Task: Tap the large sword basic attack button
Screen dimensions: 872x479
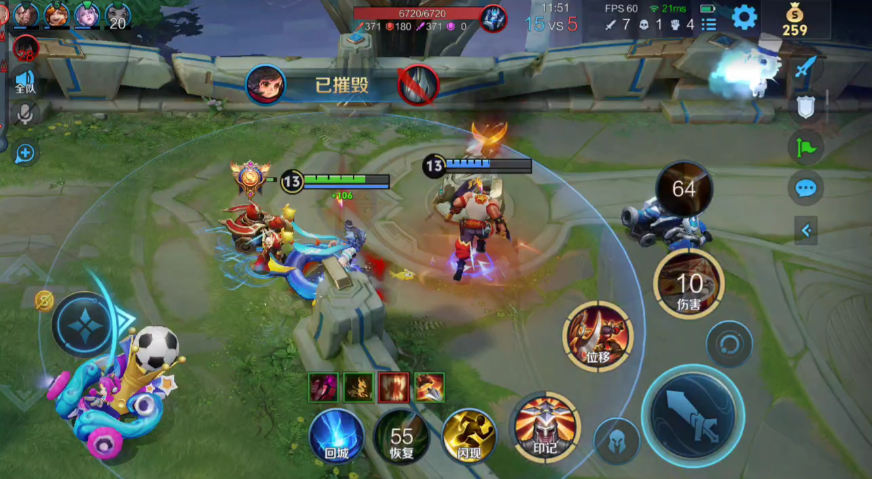Action: pyautogui.click(x=693, y=414)
